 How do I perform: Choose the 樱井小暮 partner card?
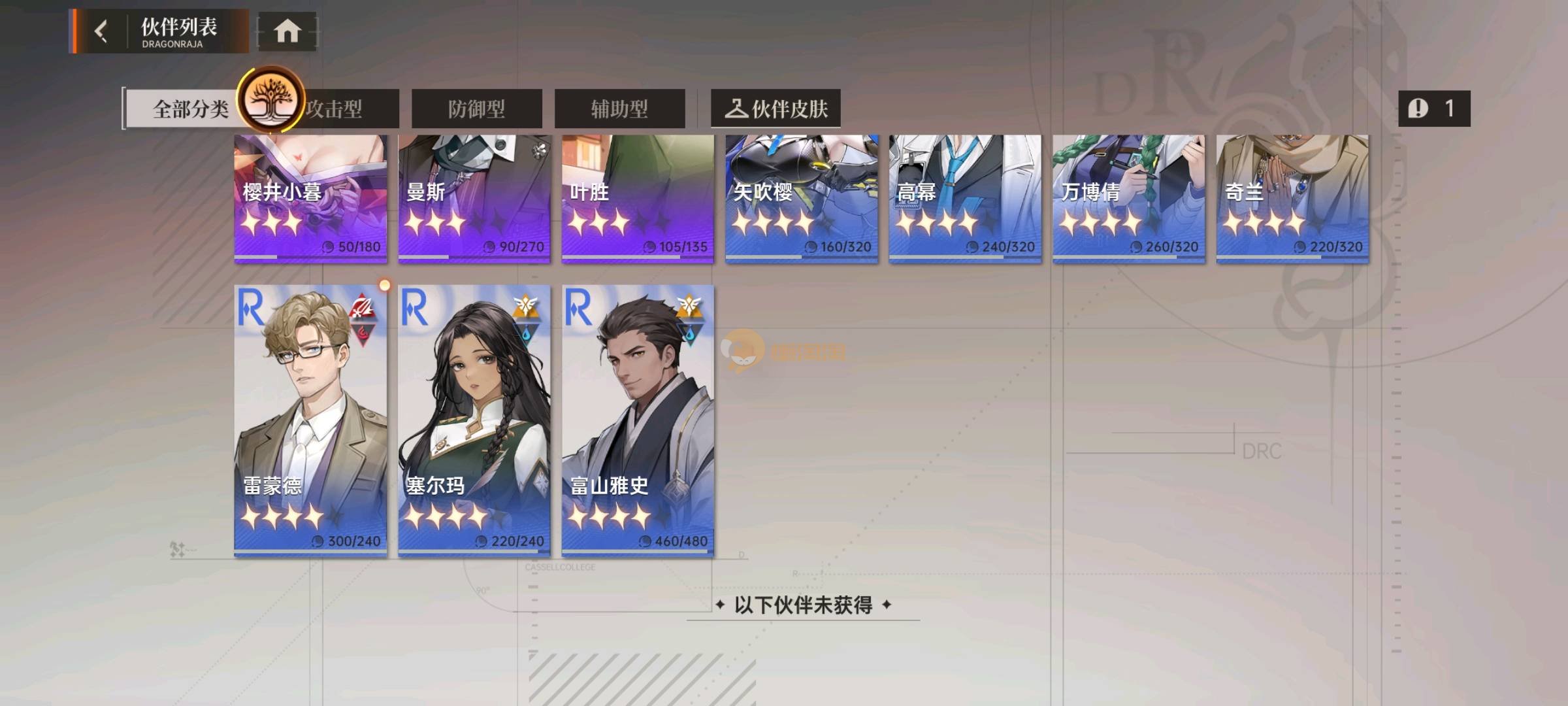310,199
